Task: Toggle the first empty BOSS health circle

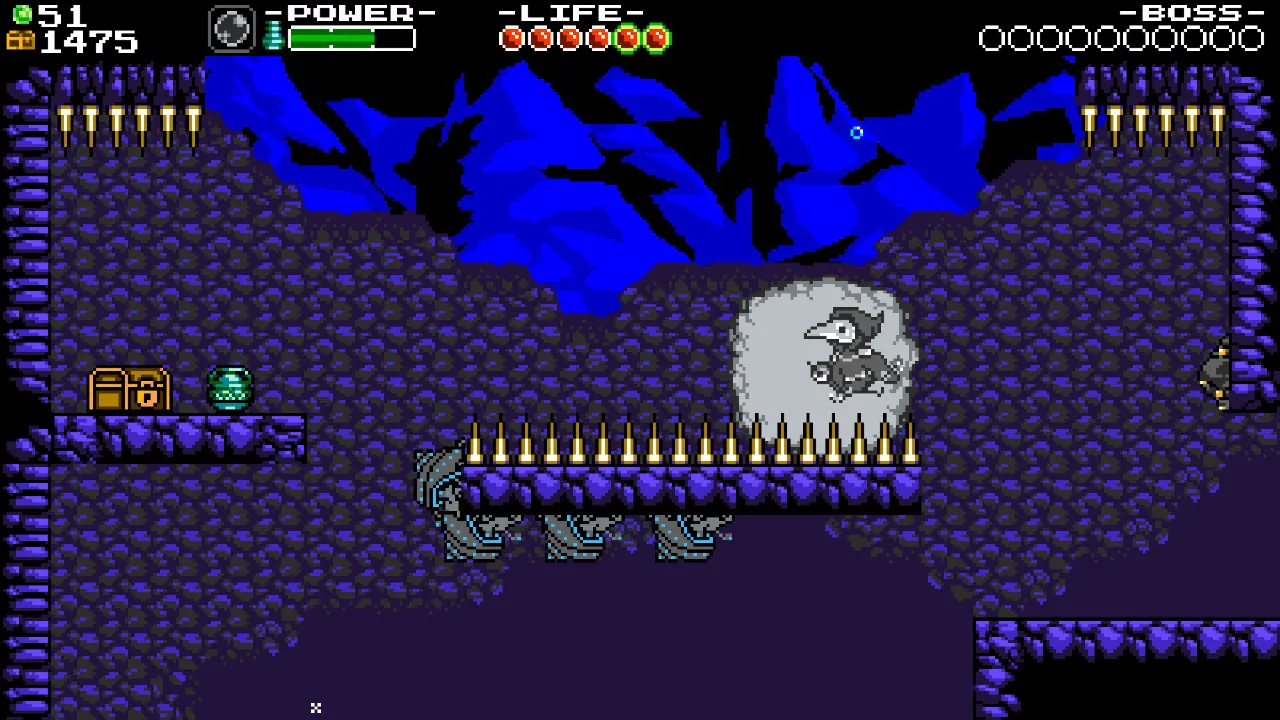Action: coord(993,39)
